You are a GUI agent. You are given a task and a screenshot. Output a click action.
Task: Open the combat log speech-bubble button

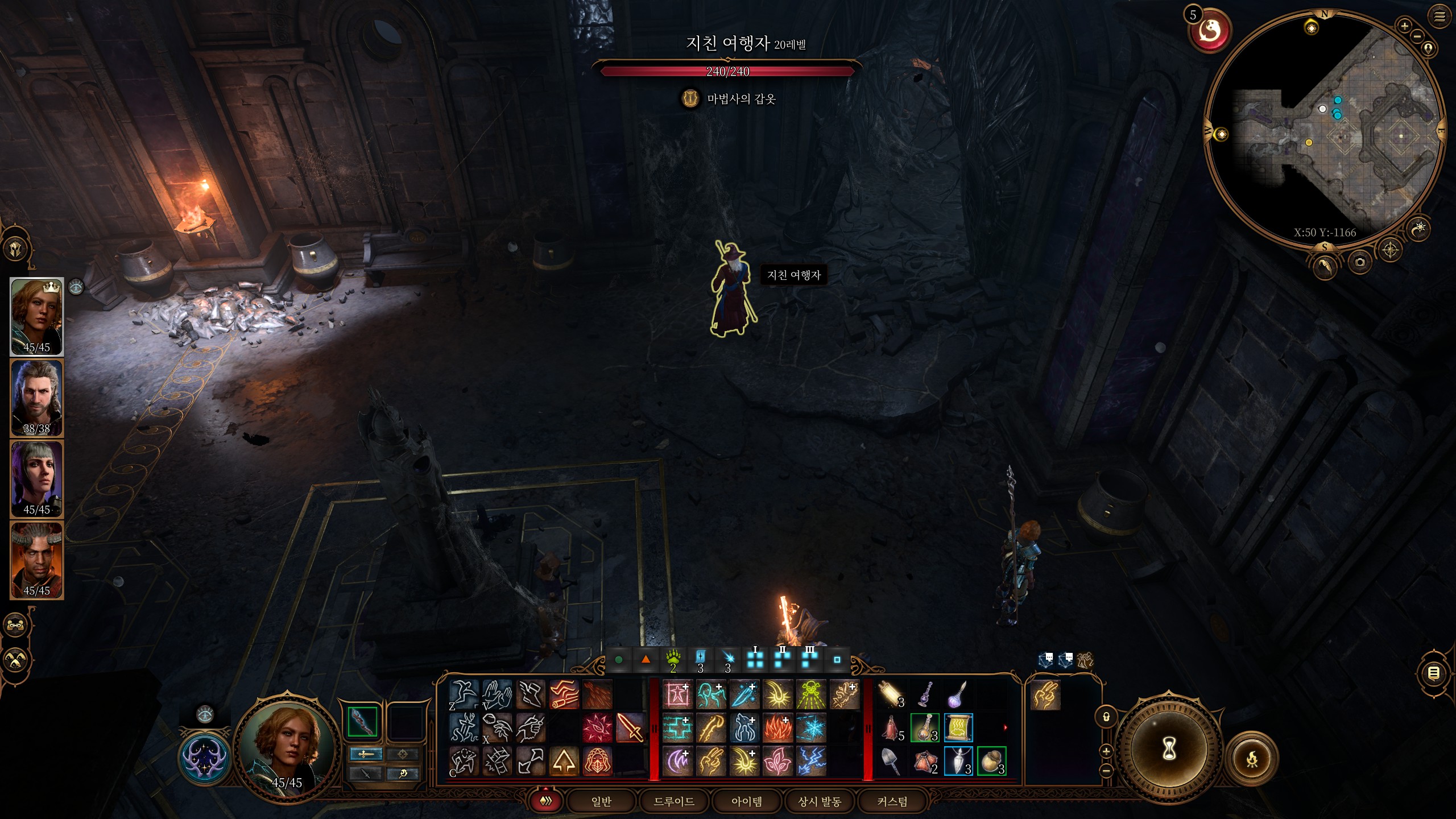point(1434,674)
